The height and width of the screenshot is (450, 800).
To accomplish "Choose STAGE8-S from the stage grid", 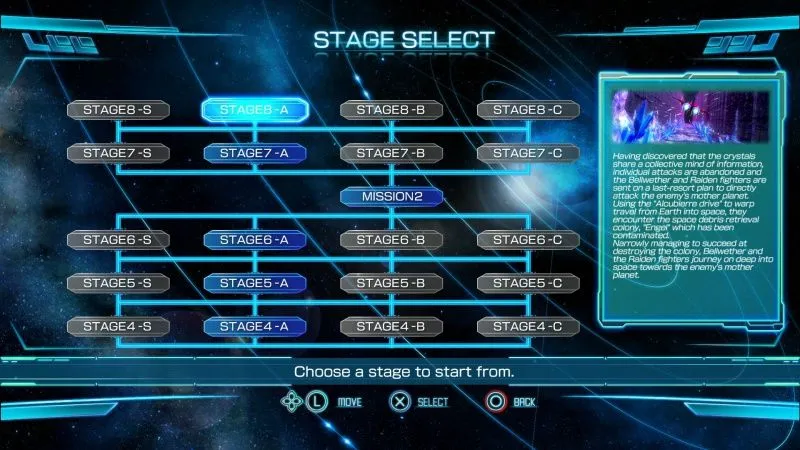I will 117,110.
